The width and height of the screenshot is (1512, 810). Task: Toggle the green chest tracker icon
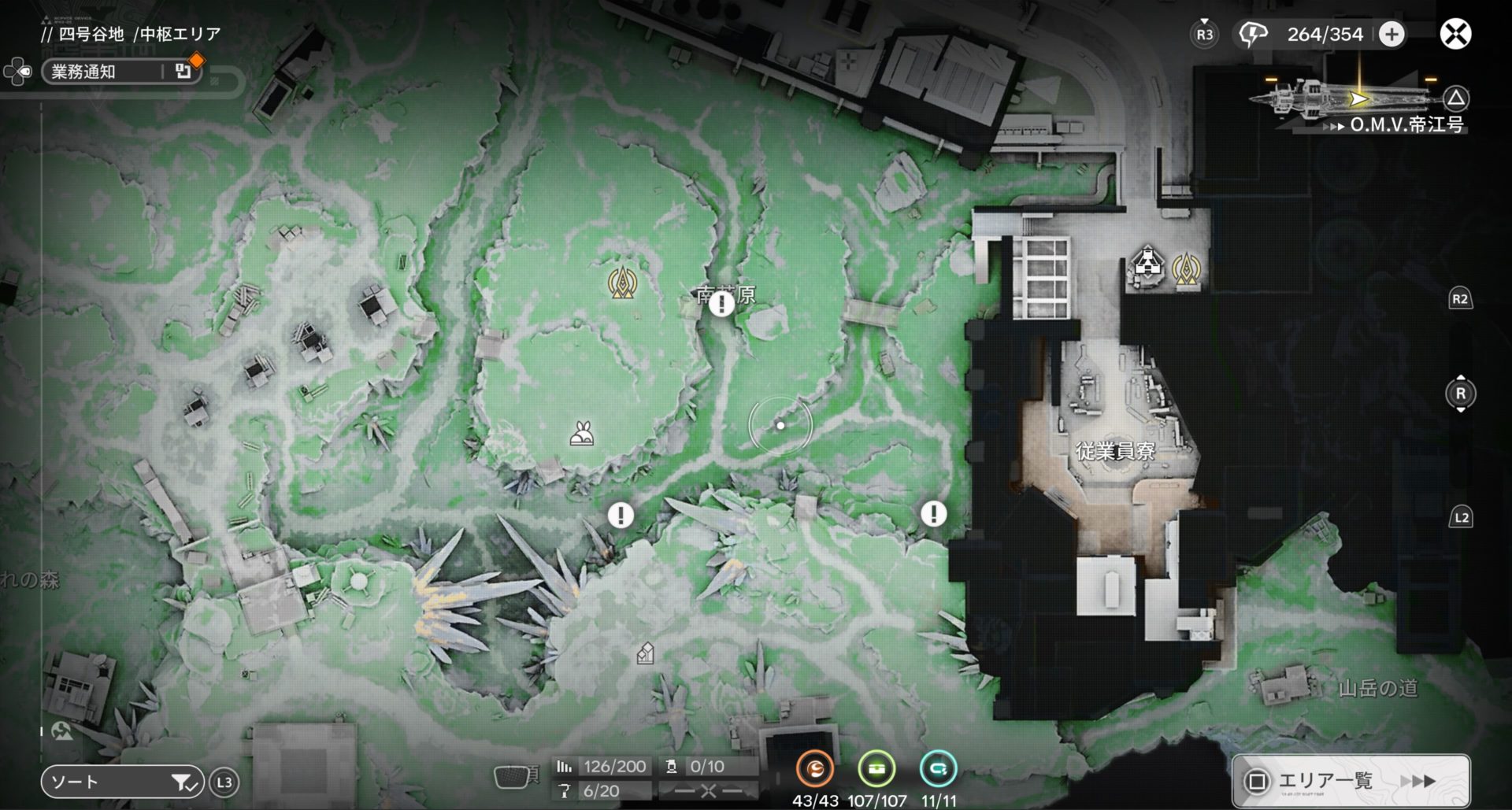(x=876, y=768)
